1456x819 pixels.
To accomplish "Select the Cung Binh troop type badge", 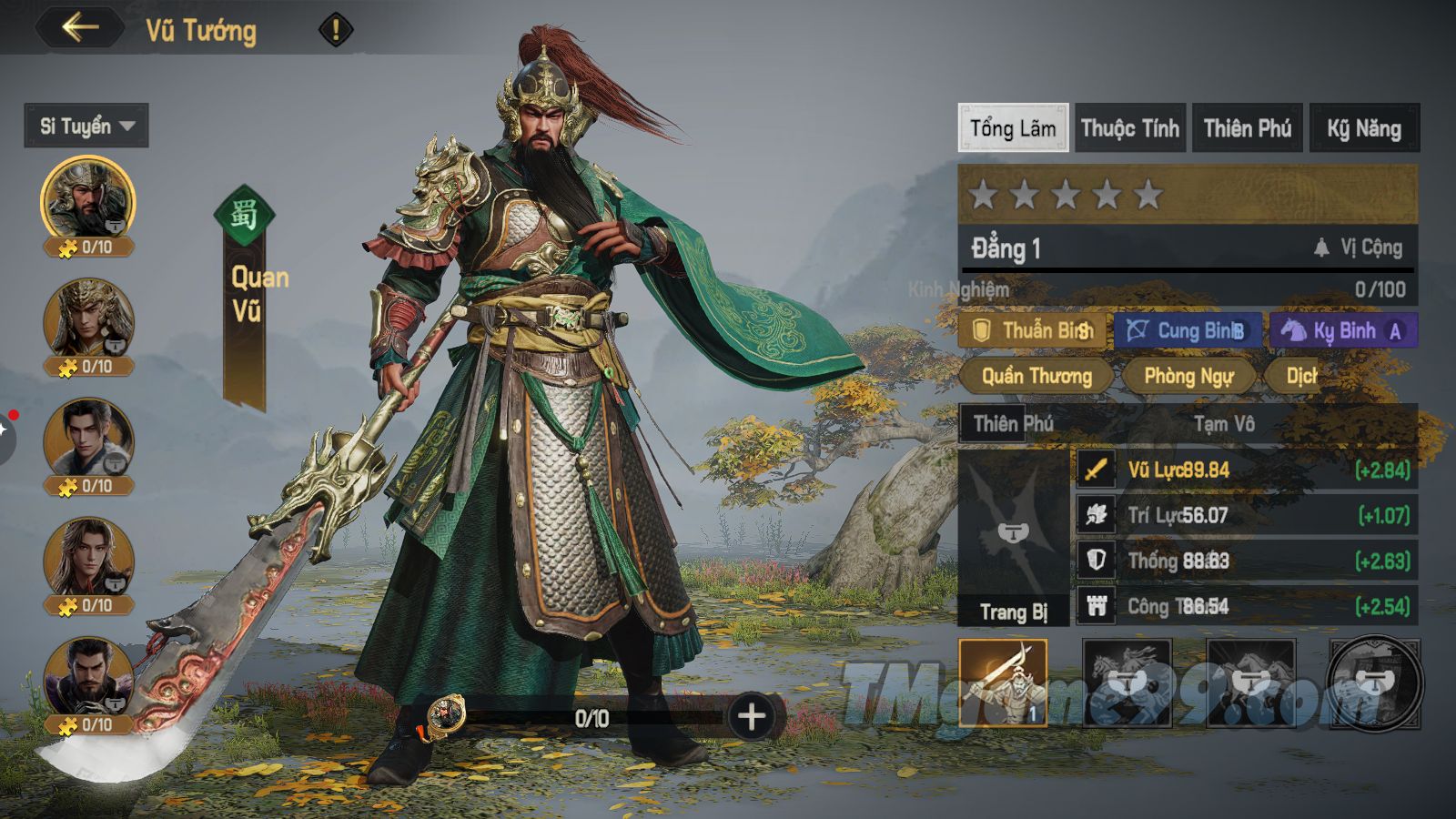I will [x=1188, y=330].
